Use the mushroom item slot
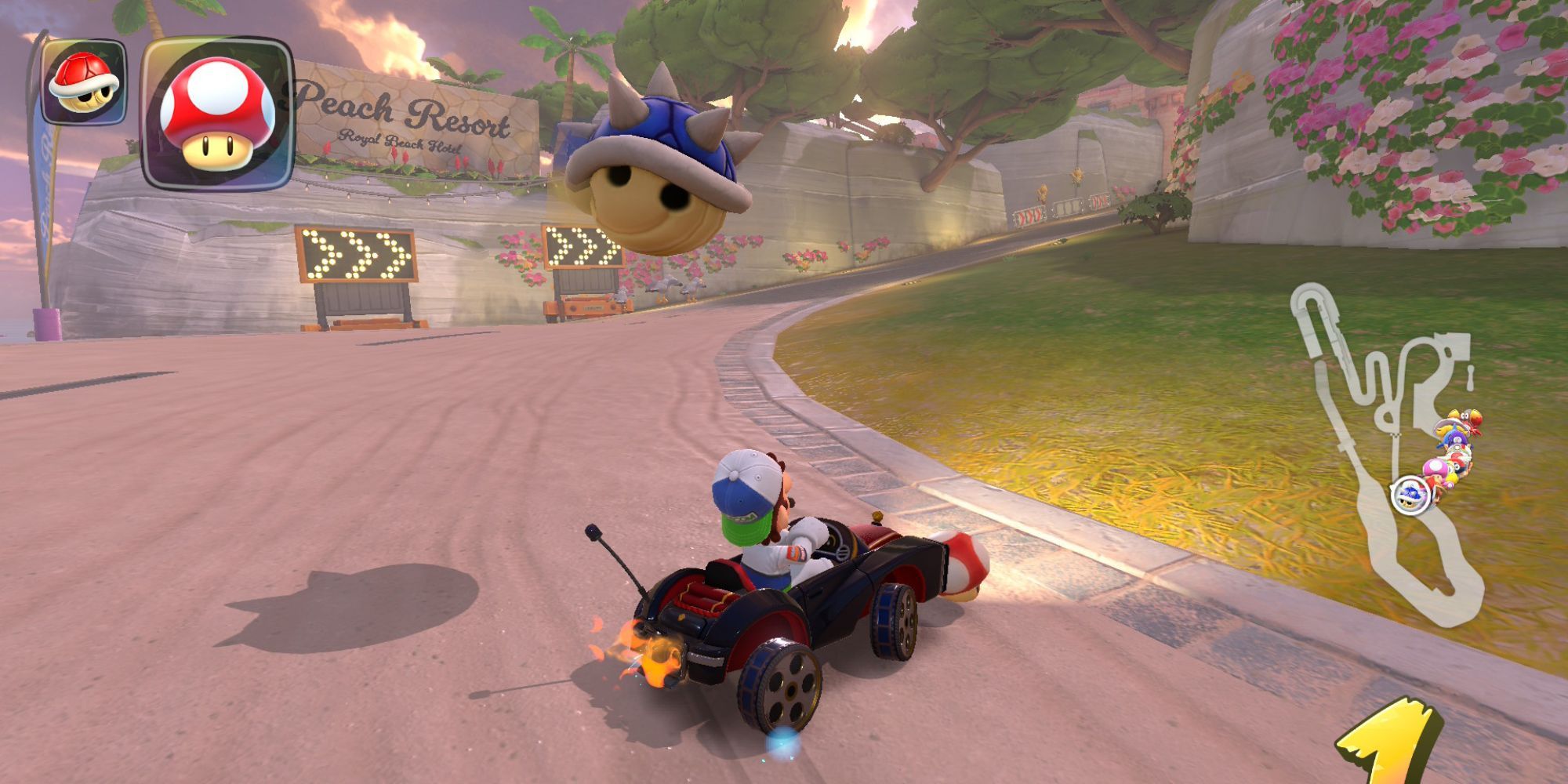This screenshot has height=784, width=1568. [x=216, y=114]
